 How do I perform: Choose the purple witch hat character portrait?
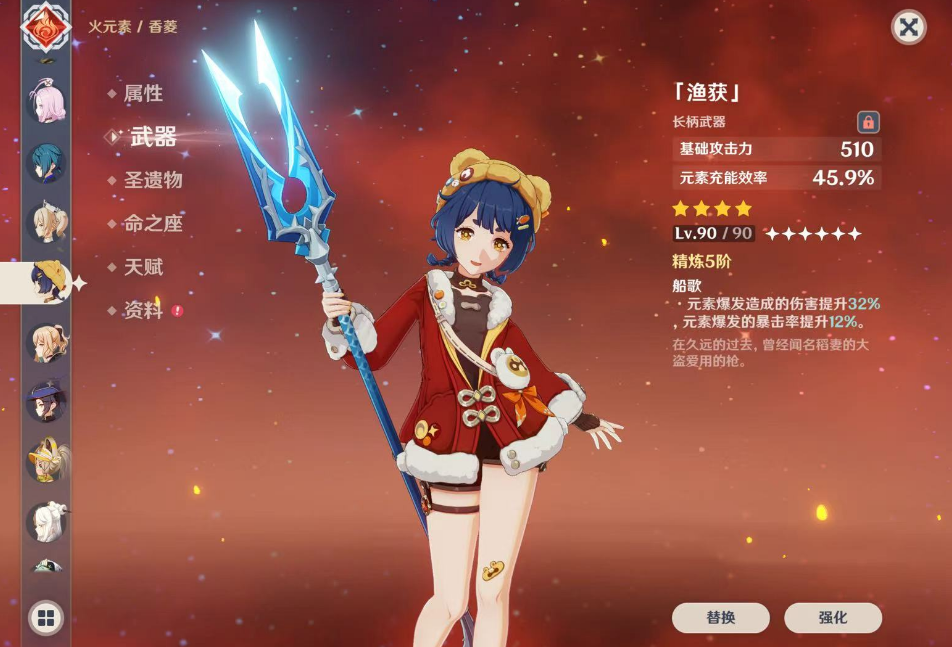(46, 401)
